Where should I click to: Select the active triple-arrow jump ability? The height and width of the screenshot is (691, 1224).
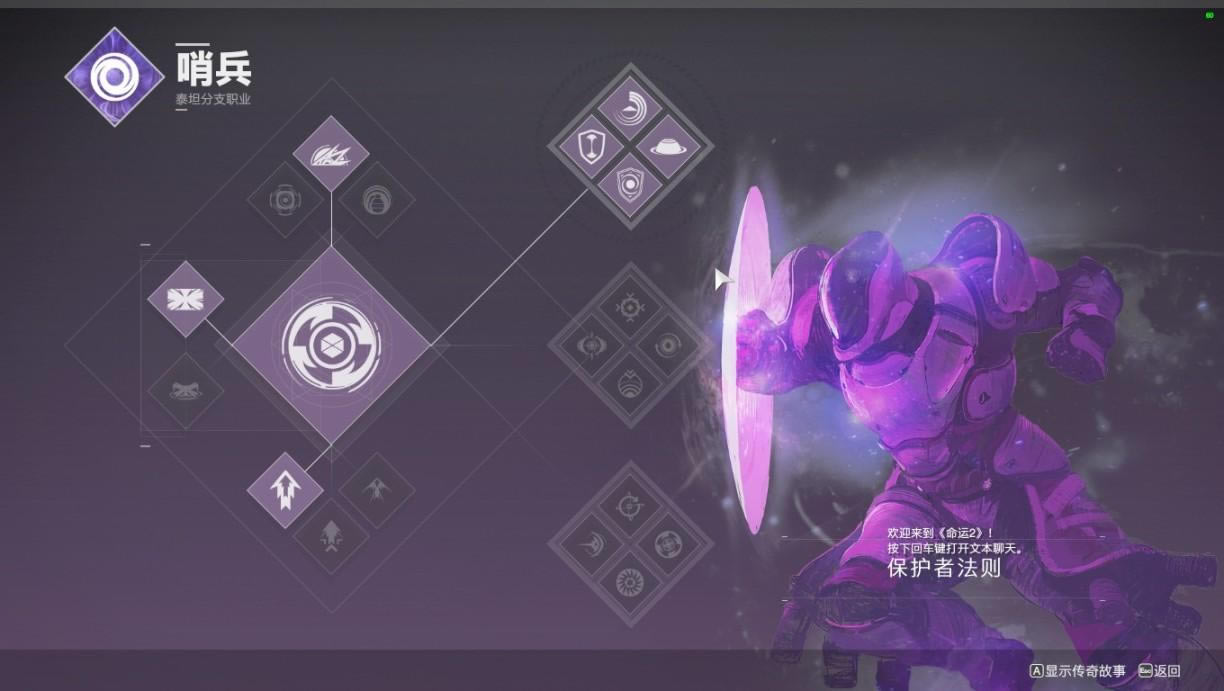tap(285, 489)
